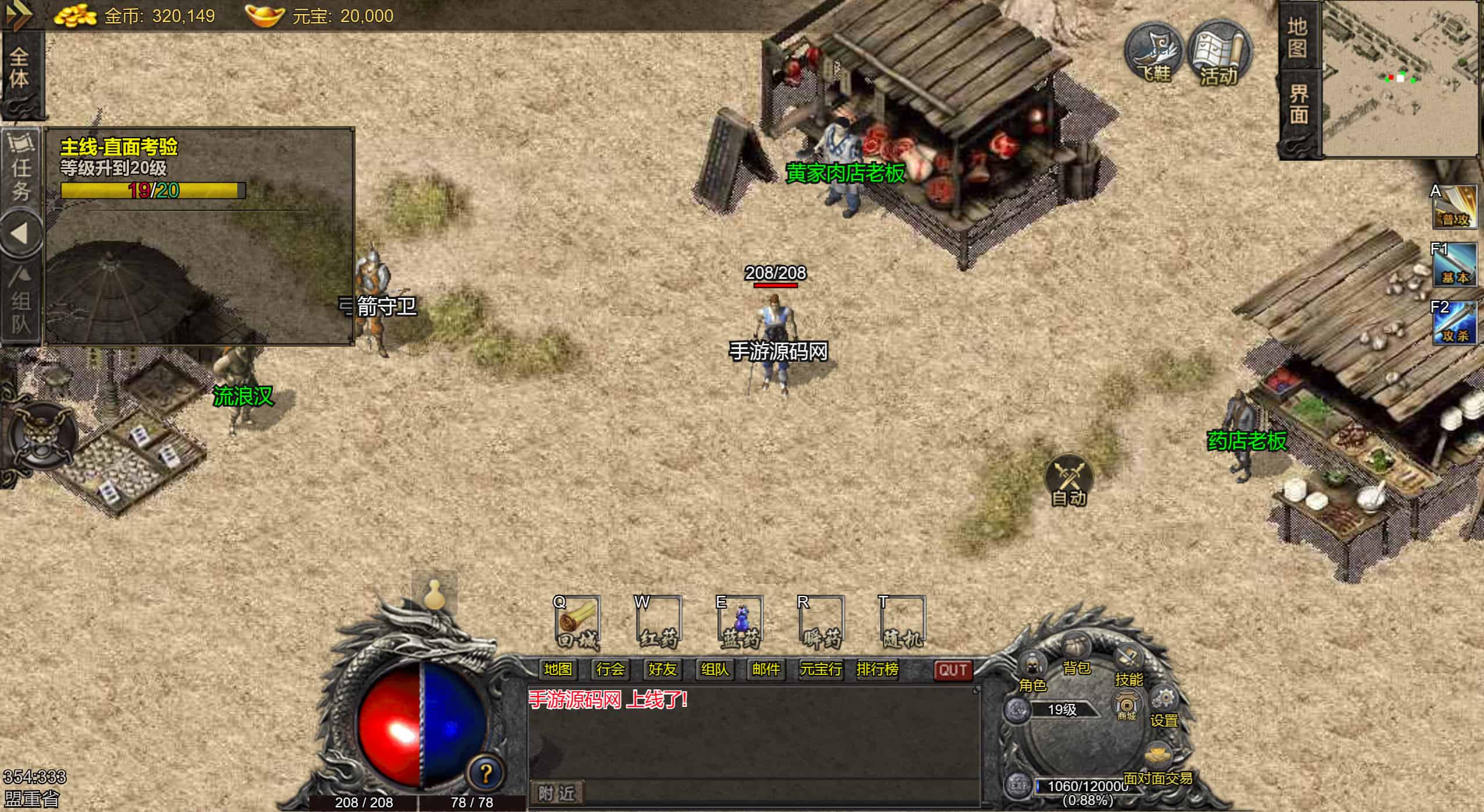The width and height of the screenshot is (1484, 812).
Task: Check the 邮件 mailbox
Action: click(x=766, y=670)
